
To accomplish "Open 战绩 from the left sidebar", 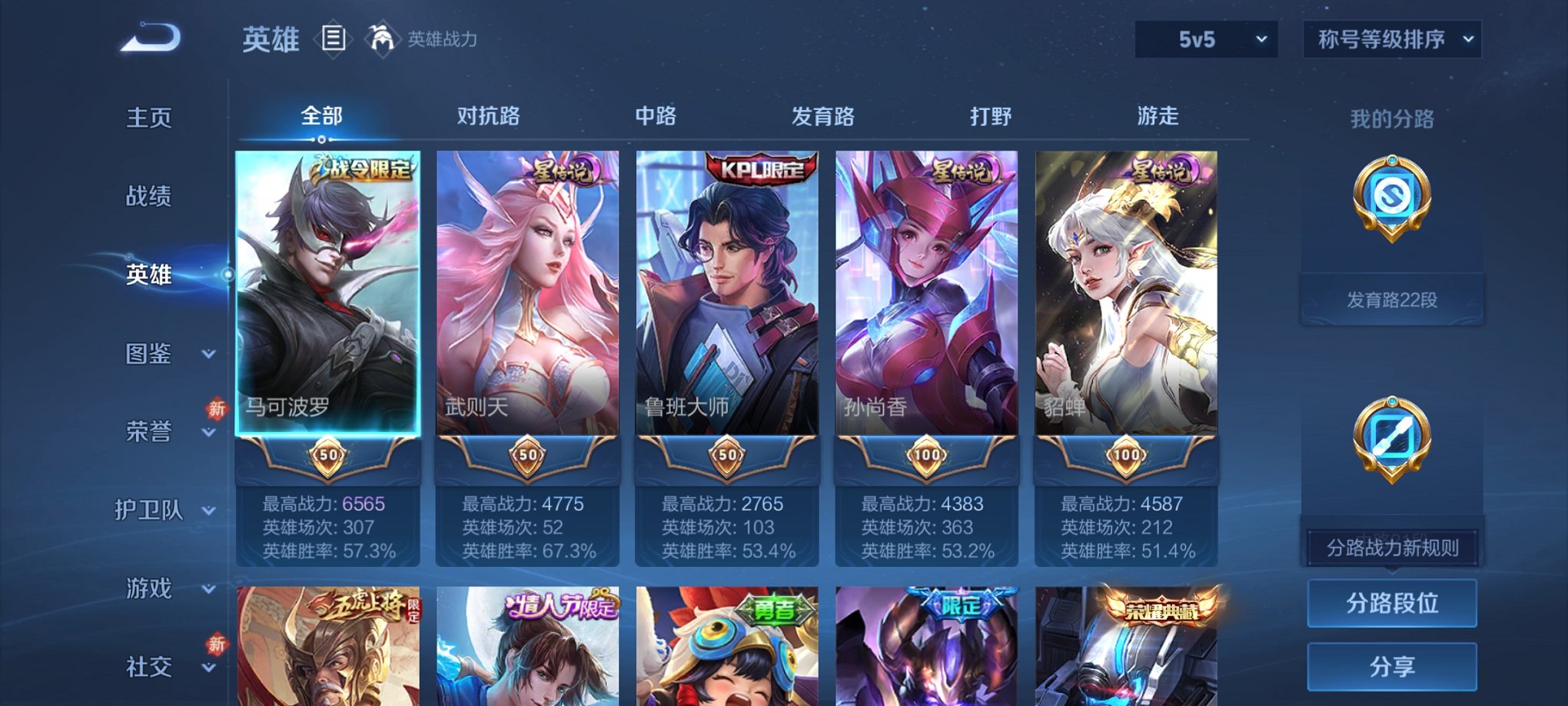I will (147, 197).
